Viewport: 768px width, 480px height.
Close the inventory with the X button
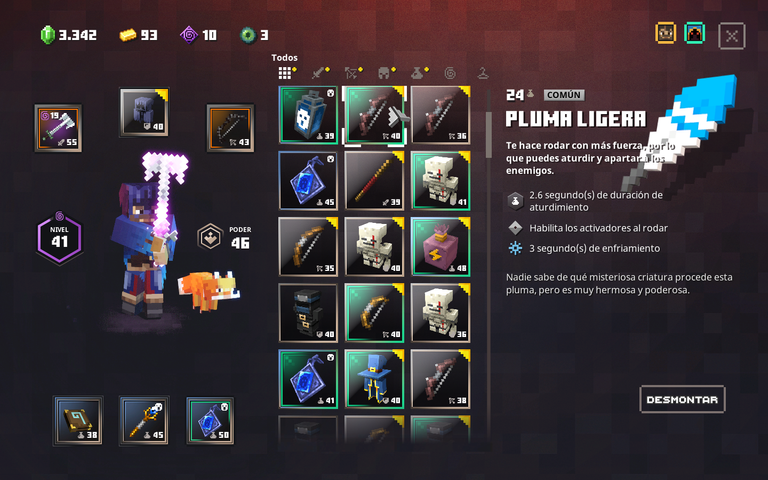click(x=732, y=36)
